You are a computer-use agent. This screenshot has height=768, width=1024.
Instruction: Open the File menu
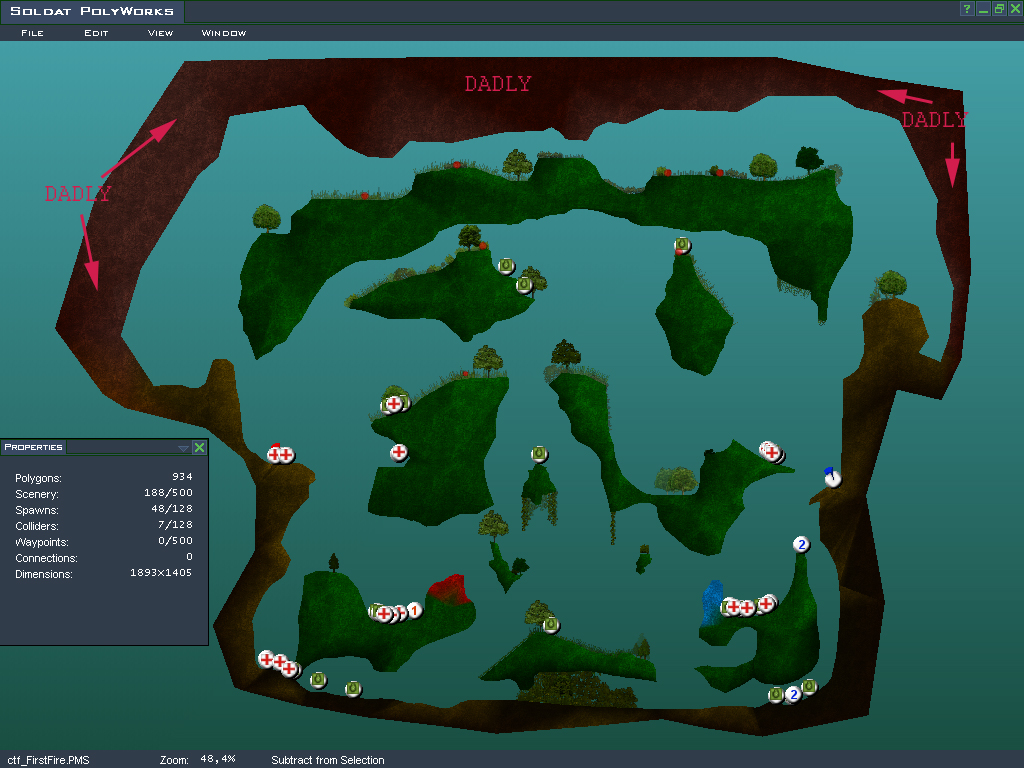[32, 33]
